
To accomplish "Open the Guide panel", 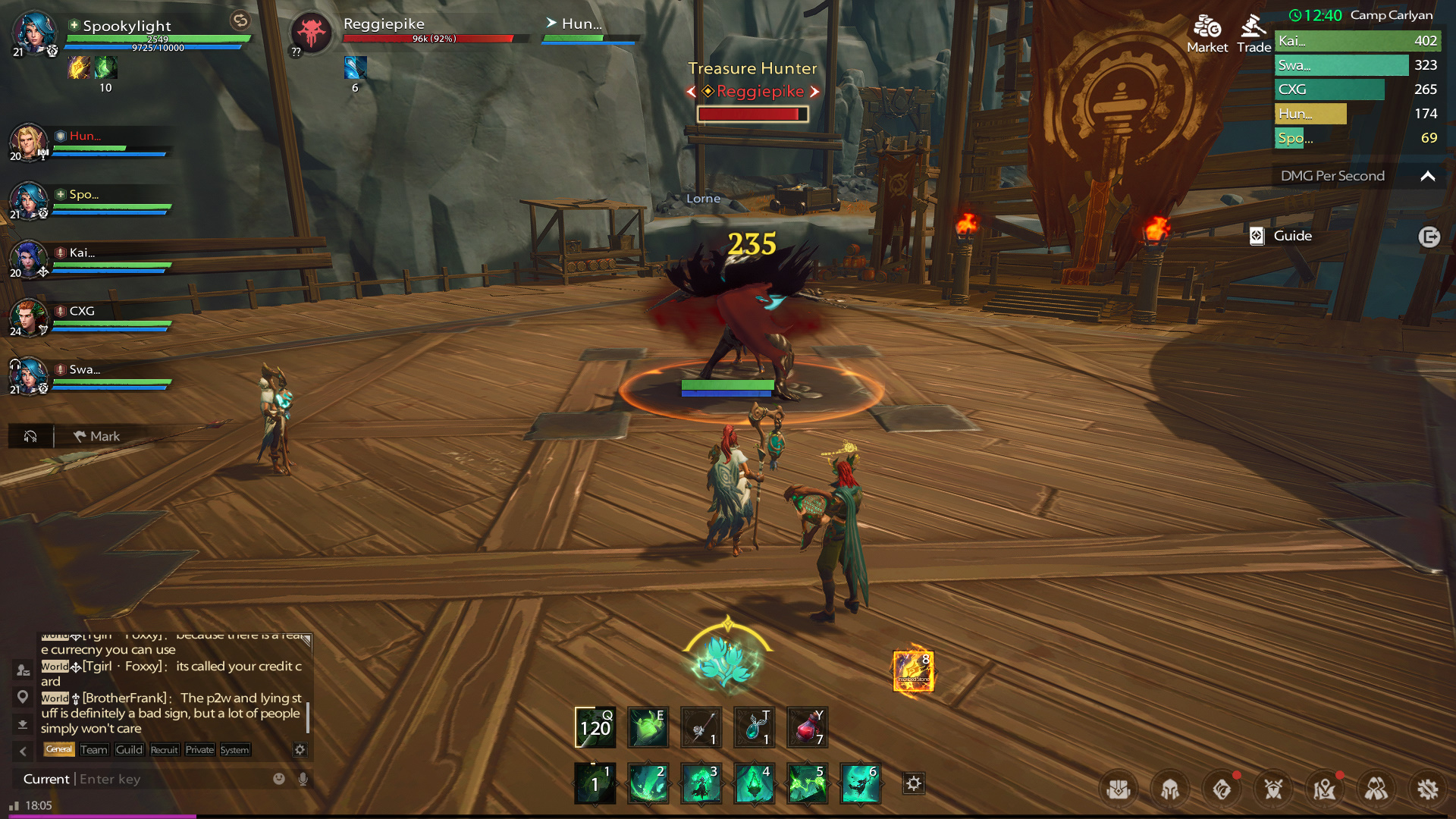I will pos(1282,236).
